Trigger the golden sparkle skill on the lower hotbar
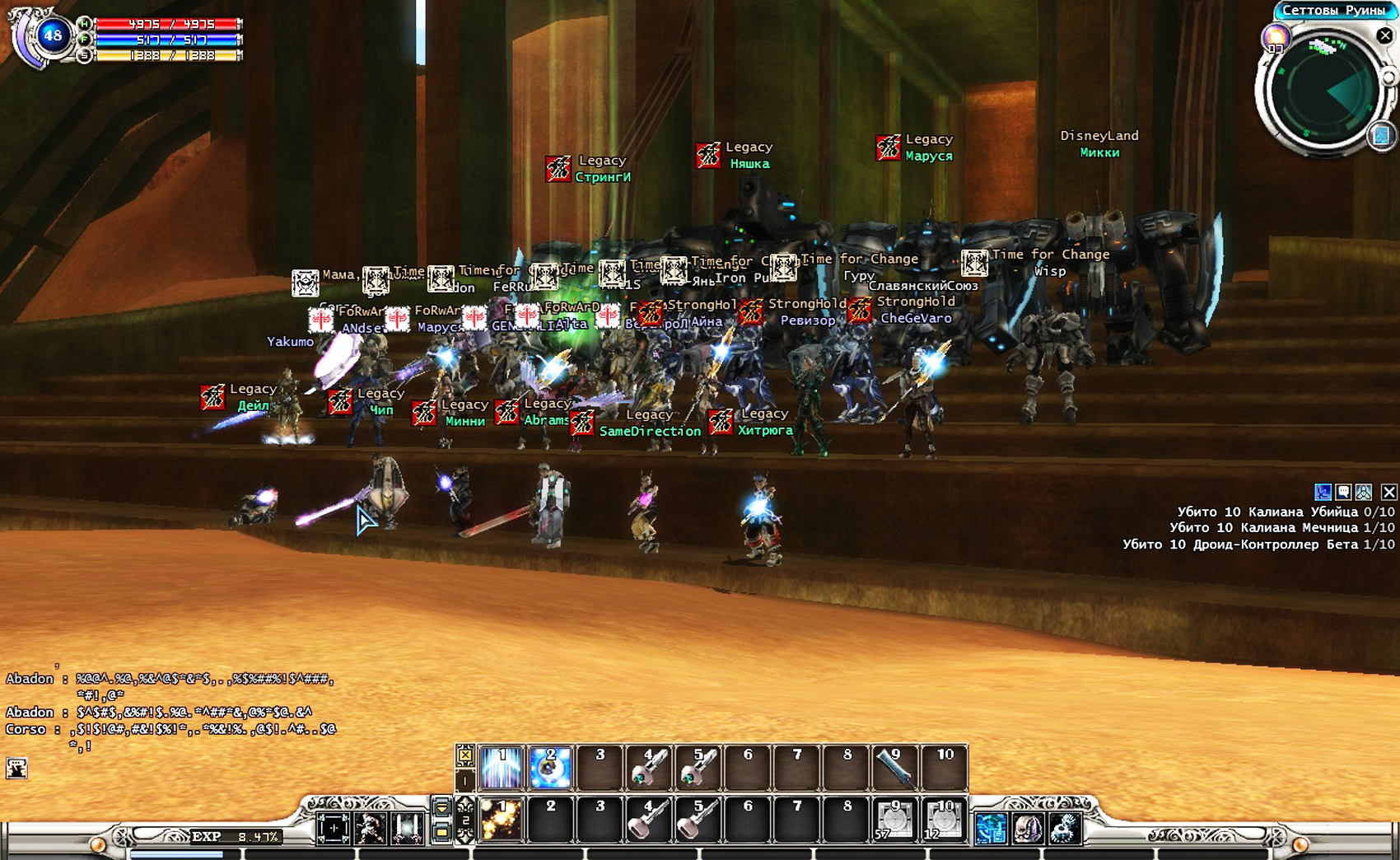Screen dimensions: 1400x860 (x=502, y=820)
